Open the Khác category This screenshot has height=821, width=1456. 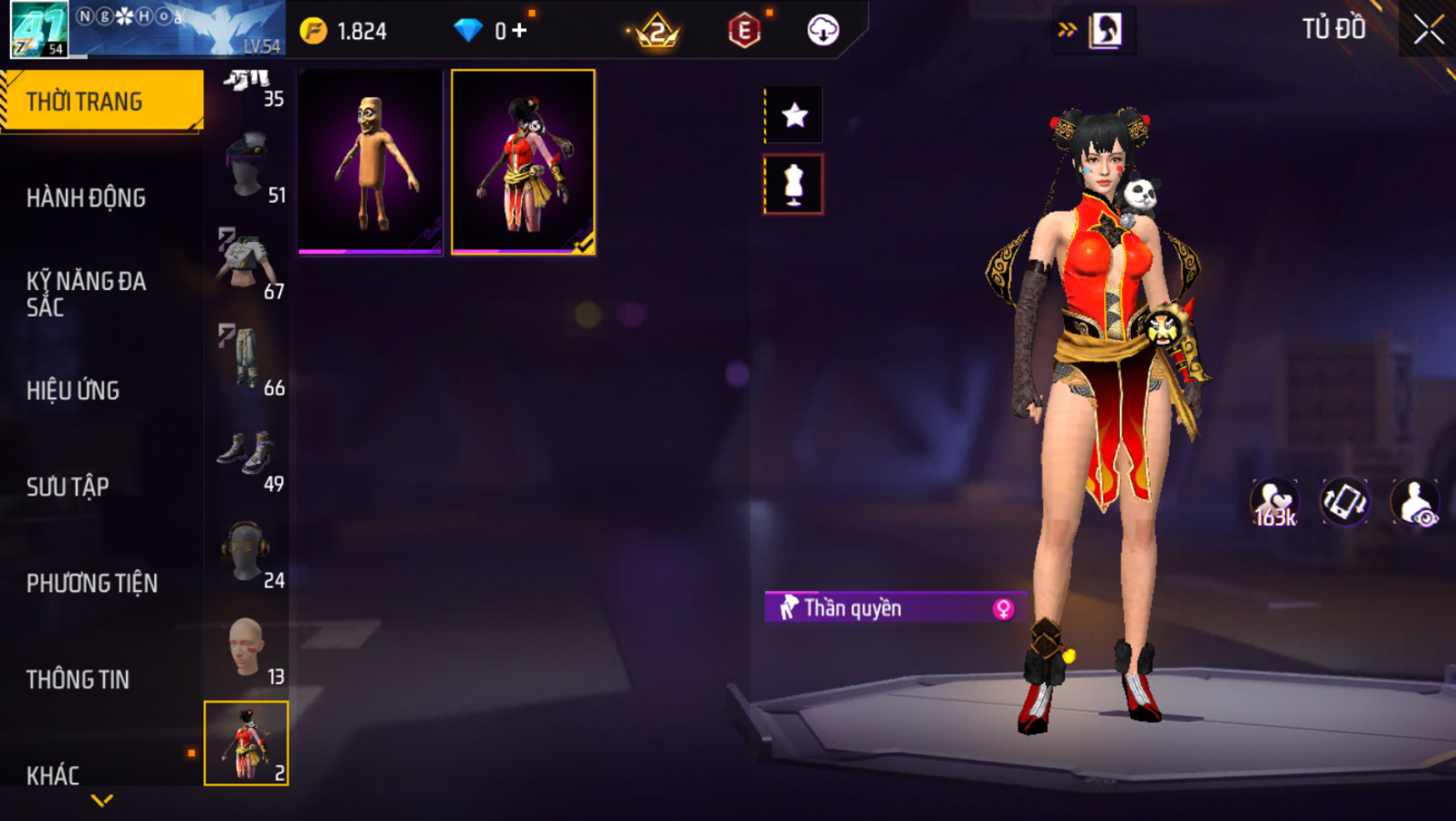pos(53,775)
